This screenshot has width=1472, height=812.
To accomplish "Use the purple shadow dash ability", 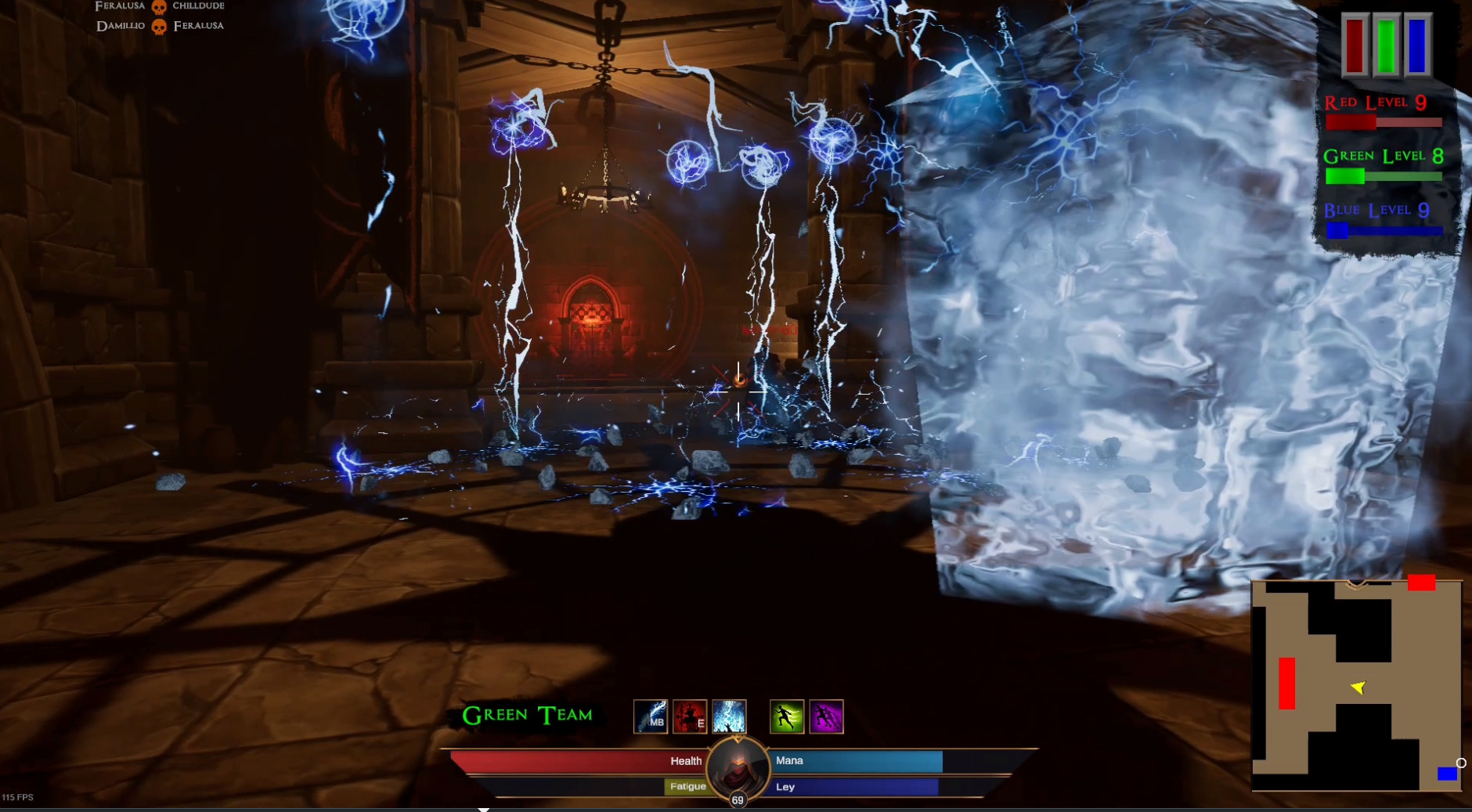I will point(826,715).
